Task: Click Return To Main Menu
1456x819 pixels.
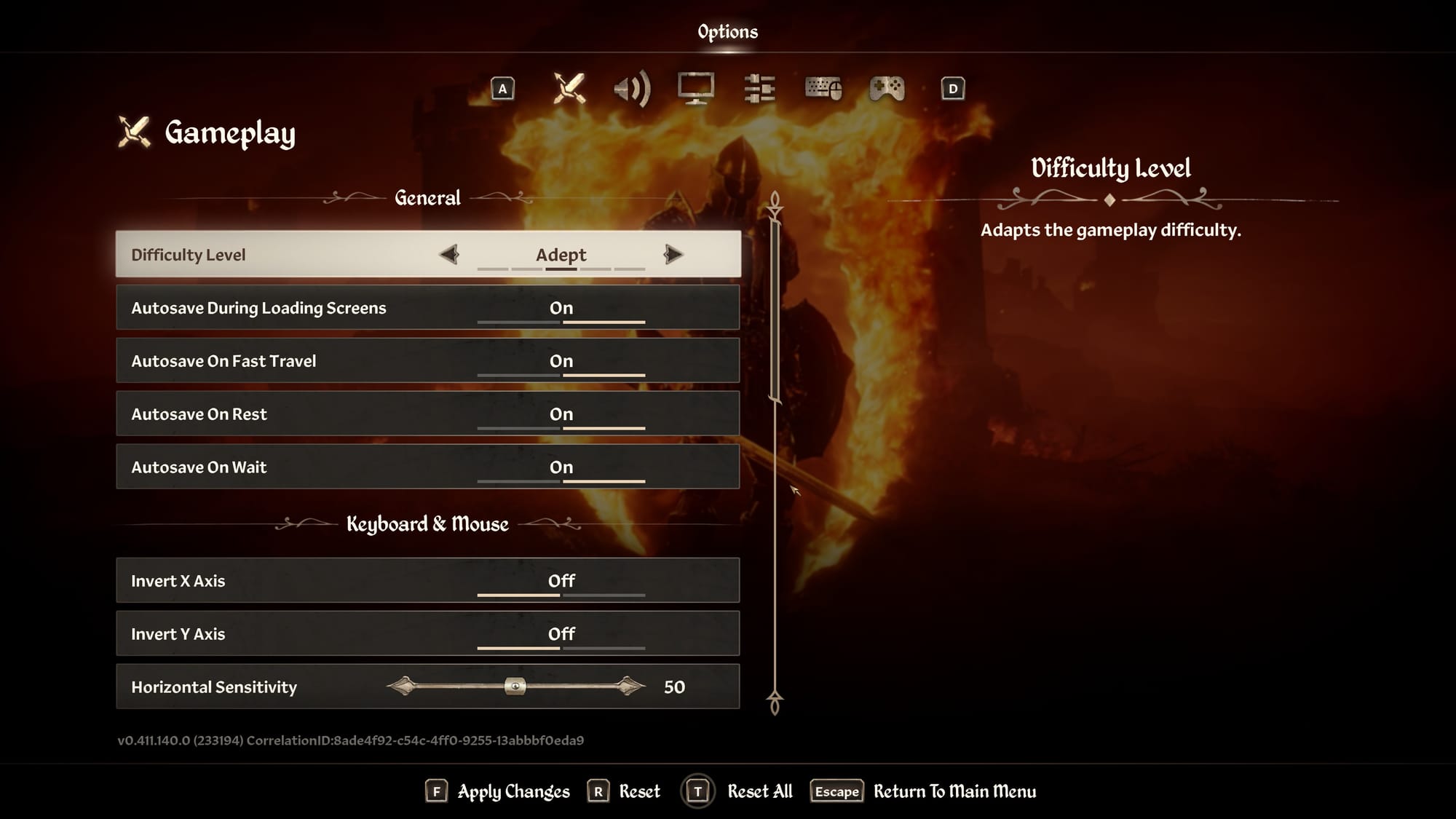Action: pyautogui.click(x=955, y=791)
